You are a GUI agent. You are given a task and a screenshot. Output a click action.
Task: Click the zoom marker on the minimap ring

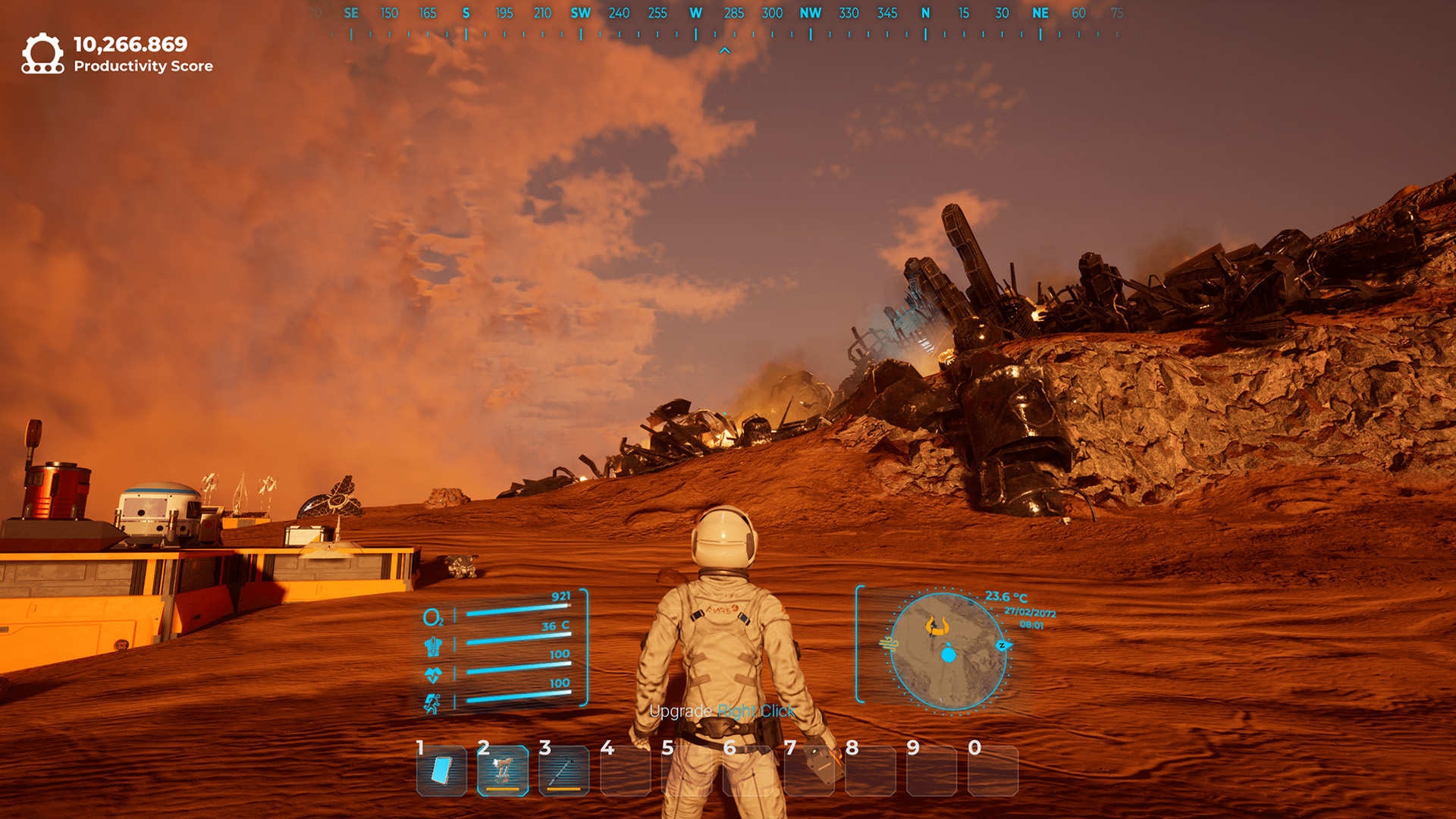(1002, 647)
